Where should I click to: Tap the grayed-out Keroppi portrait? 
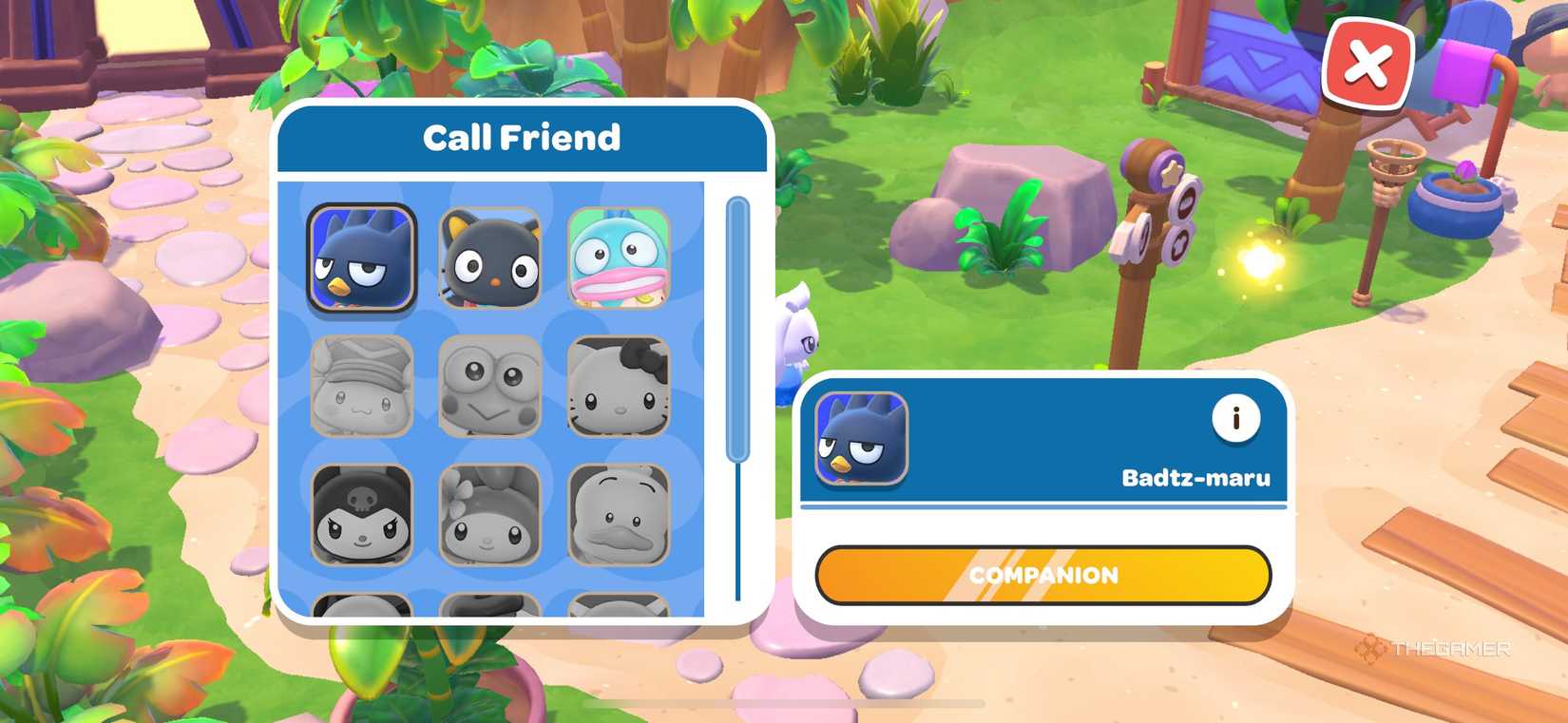point(491,385)
